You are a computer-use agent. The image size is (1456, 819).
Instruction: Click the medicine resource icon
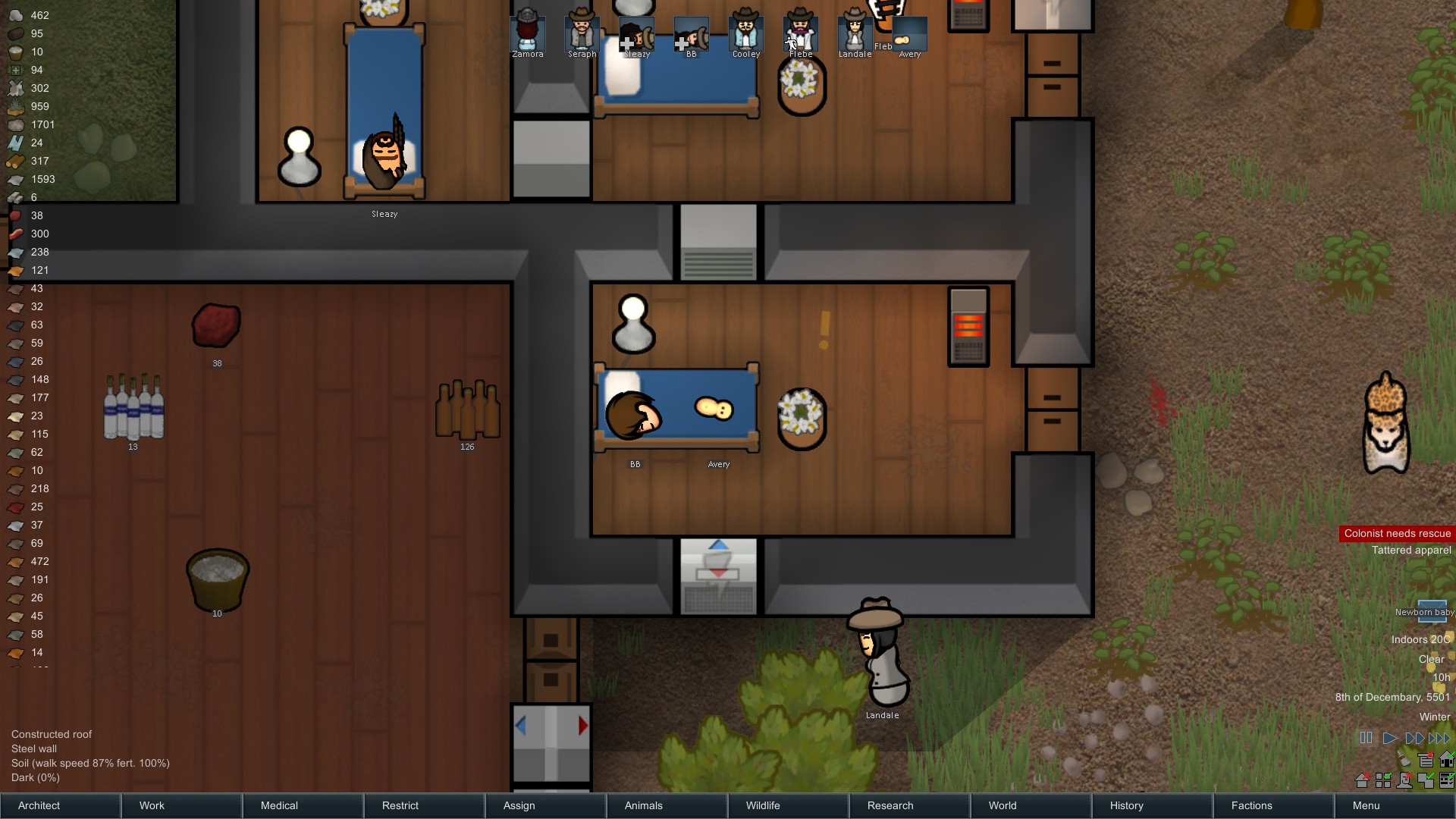[16, 70]
